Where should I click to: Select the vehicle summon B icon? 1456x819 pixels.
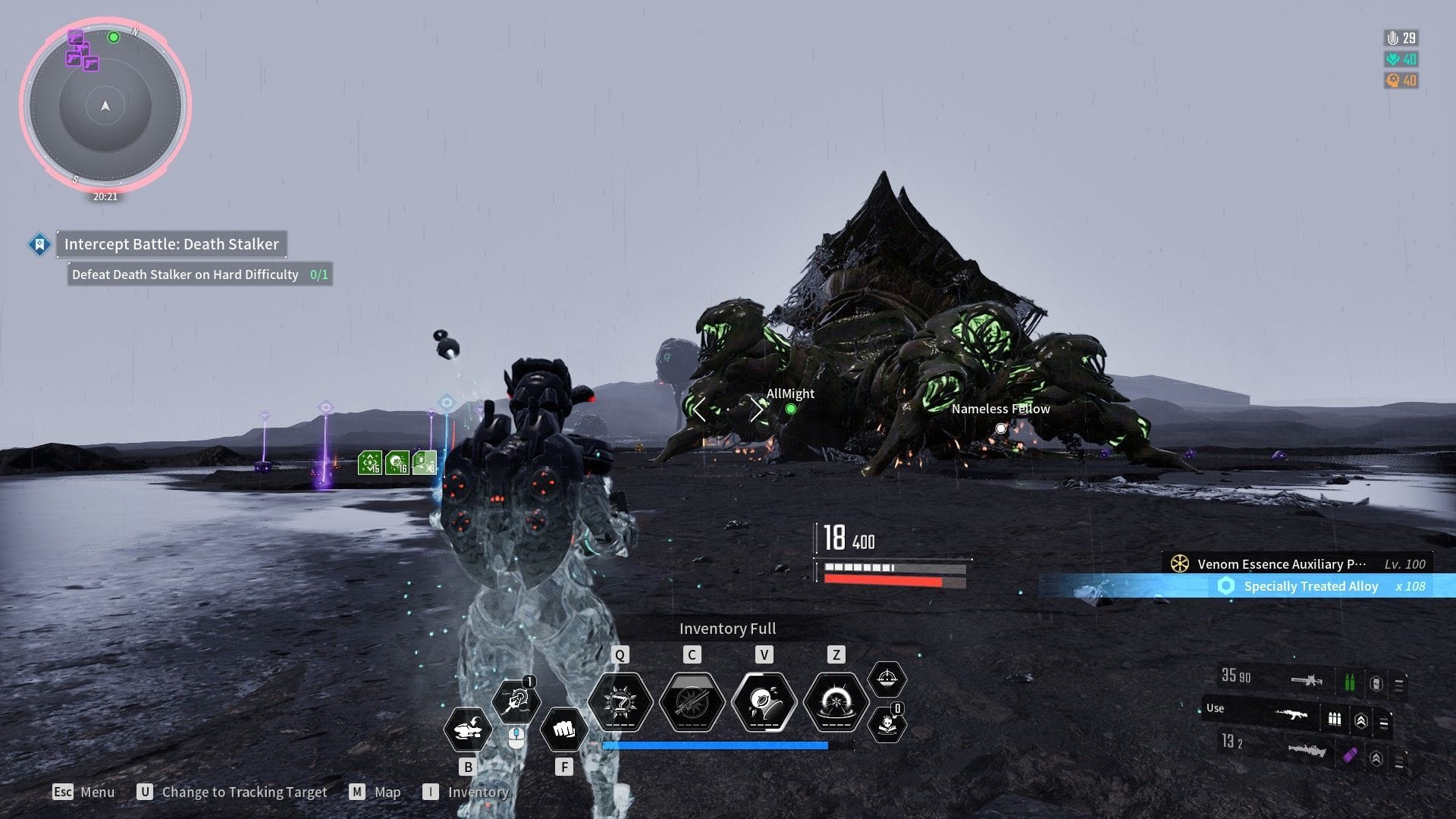coord(469,730)
